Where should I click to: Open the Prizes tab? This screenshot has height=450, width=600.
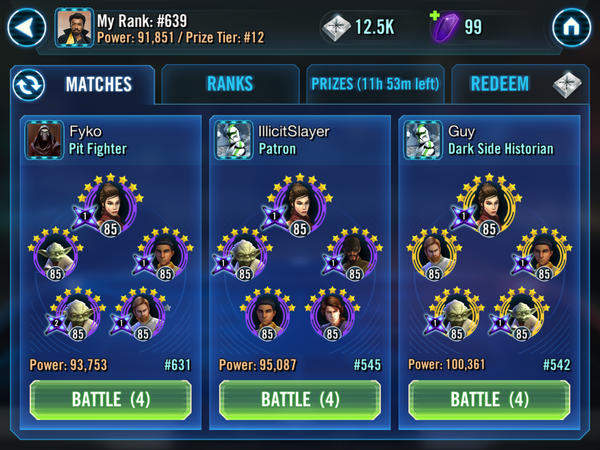[374, 84]
